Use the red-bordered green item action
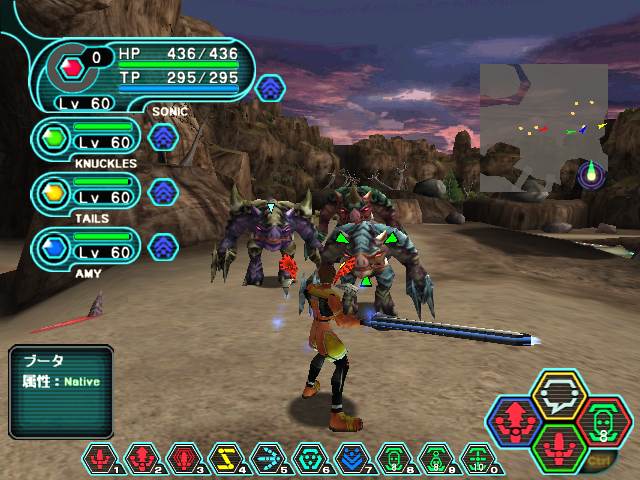Image resolution: width=640 pixels, height=480 pixels. point(602,422)
